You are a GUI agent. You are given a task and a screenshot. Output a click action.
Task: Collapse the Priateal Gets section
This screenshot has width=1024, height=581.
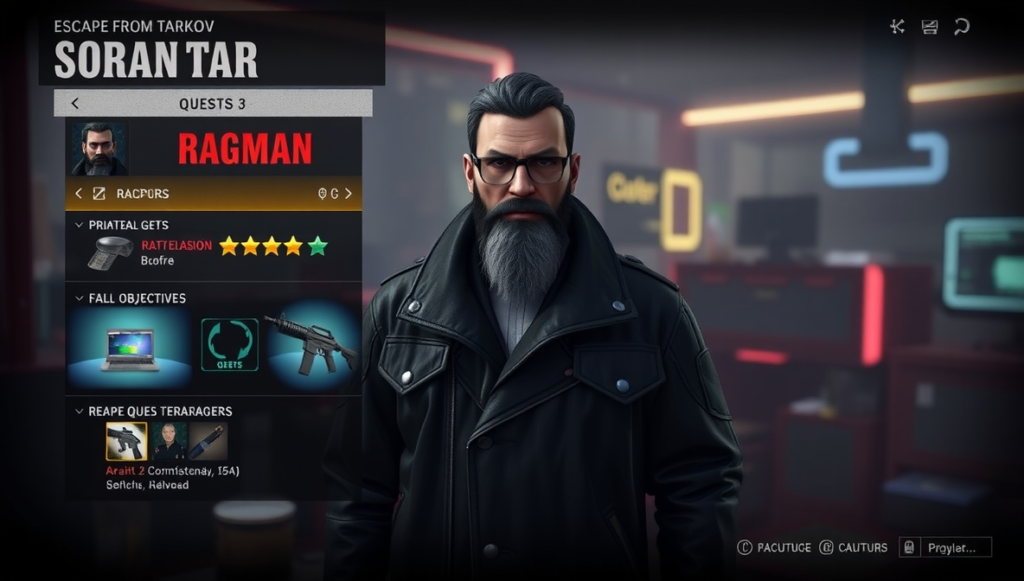pyautogui.click(x=80, y=225)
